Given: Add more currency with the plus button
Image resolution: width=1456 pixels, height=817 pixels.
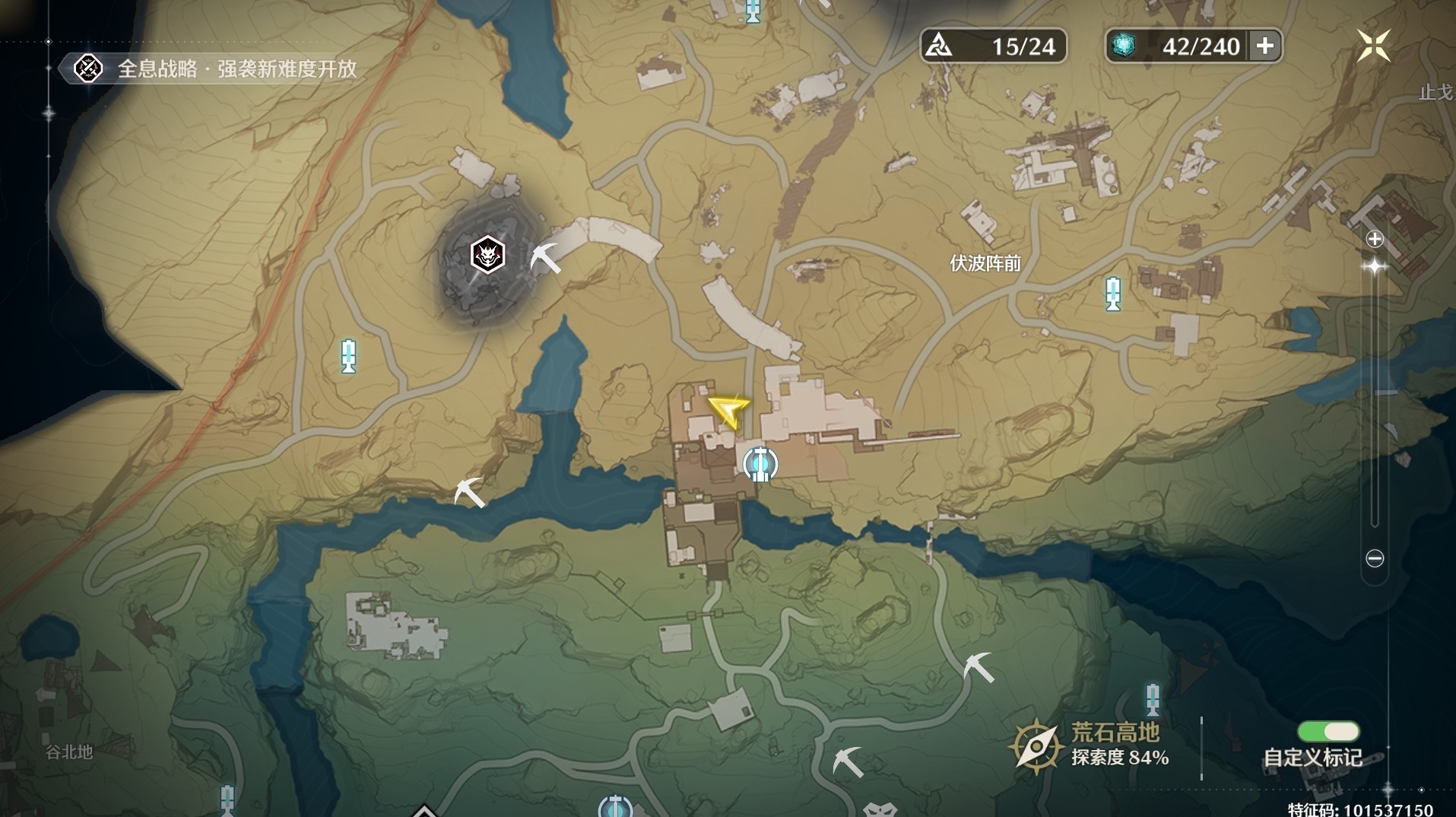Looking at the screenshot, I should (x=1265, y=46).
